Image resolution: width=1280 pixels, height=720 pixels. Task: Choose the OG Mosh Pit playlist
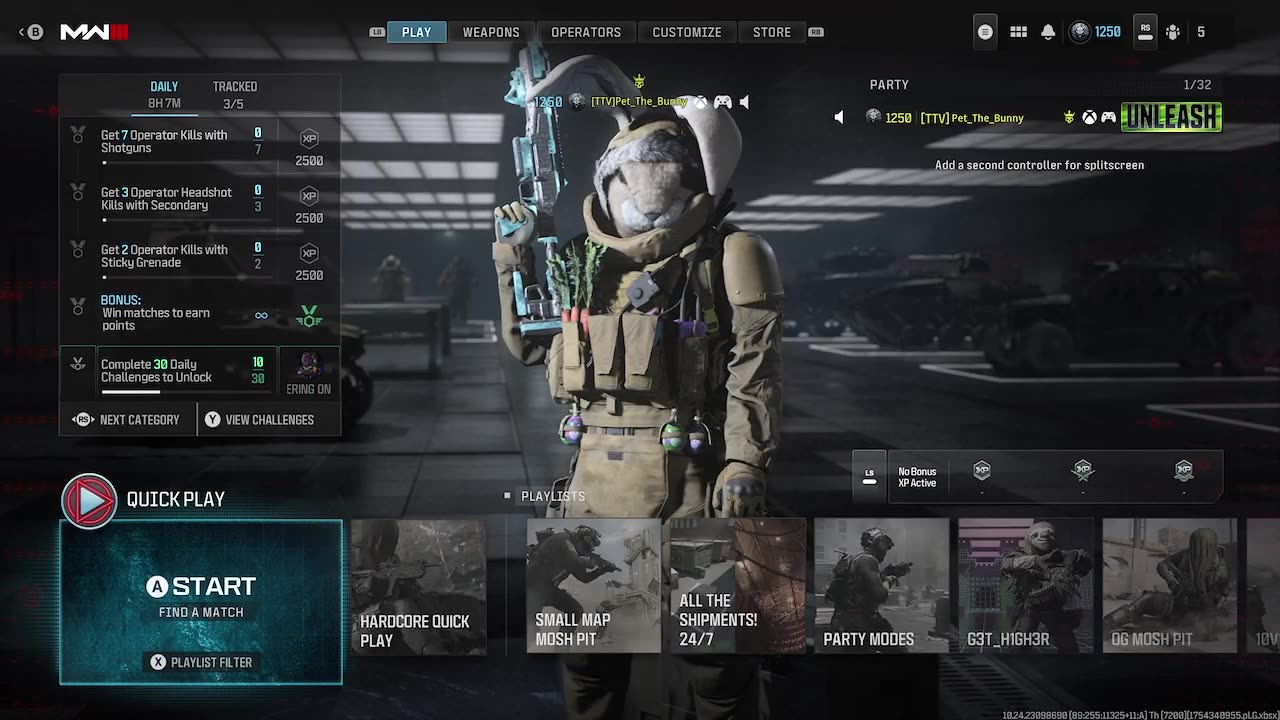click(1169, 586)
